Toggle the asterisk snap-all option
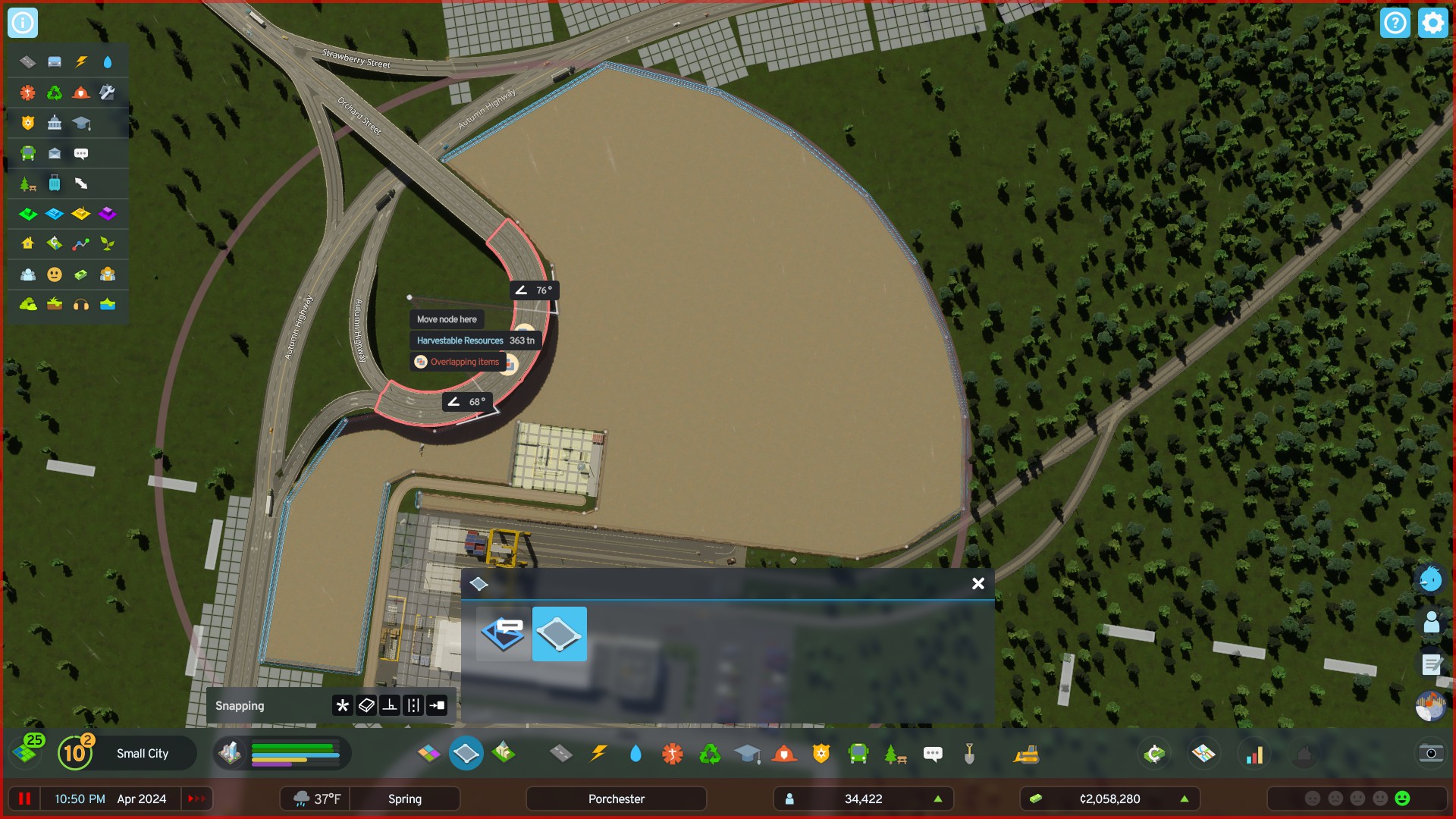Viewport: 1456px width, 819px height. coord(341,705)
